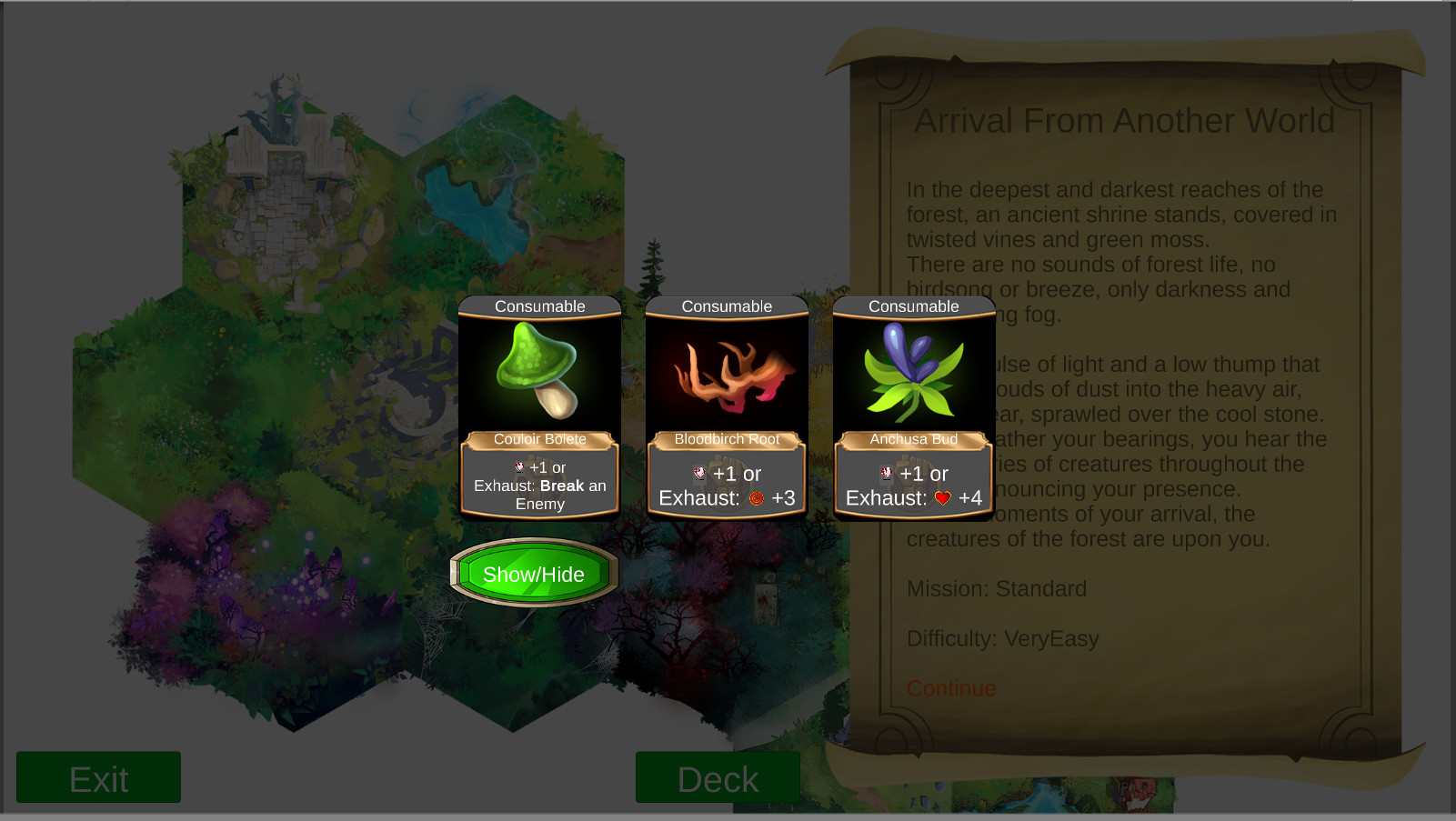Click the Consumable tab above Bloodbirch Root
1456x821 pixels.
[727, 306]
